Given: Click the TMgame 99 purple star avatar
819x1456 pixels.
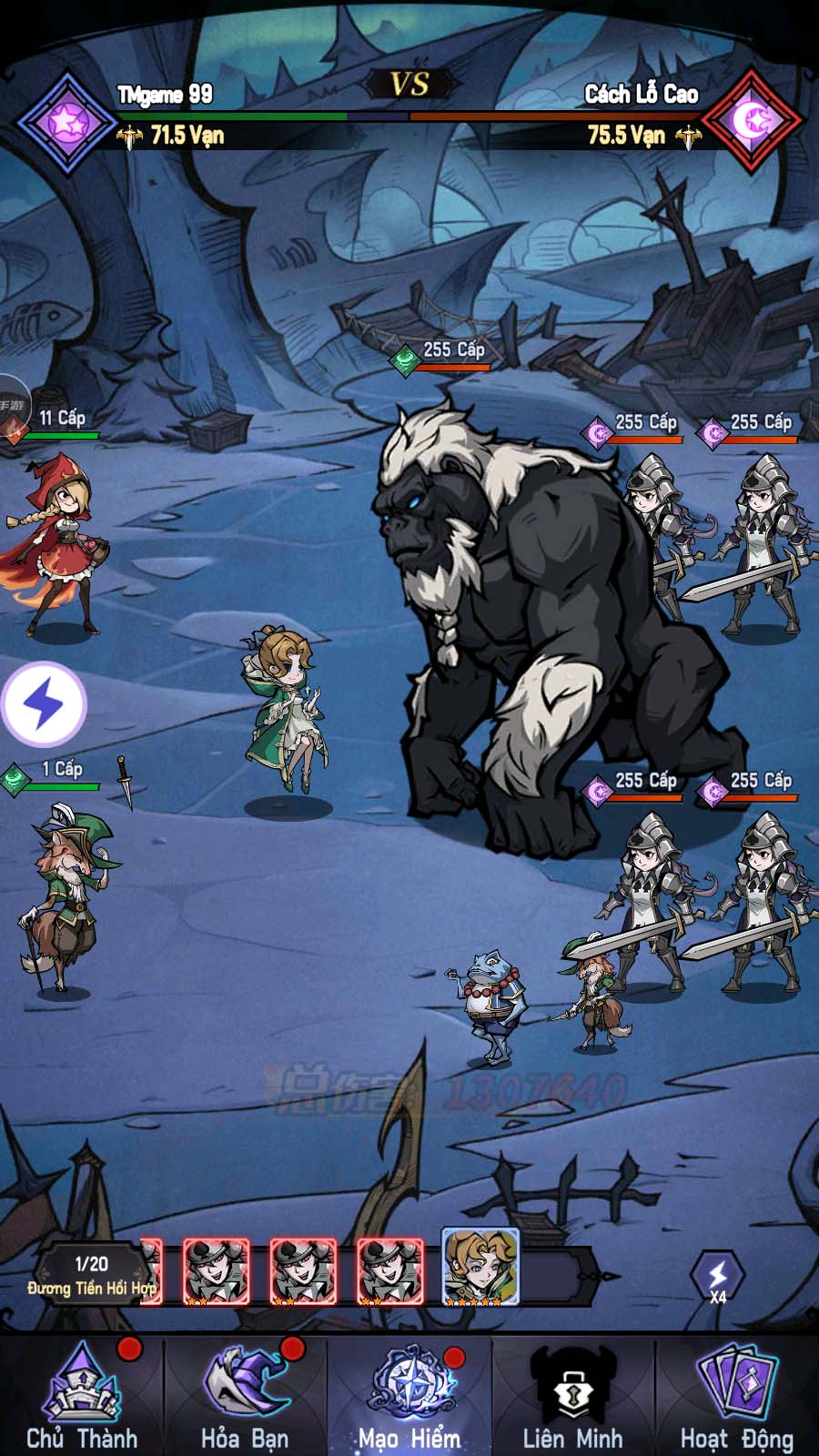Looking at the screenshot, I should pos(66,121).
